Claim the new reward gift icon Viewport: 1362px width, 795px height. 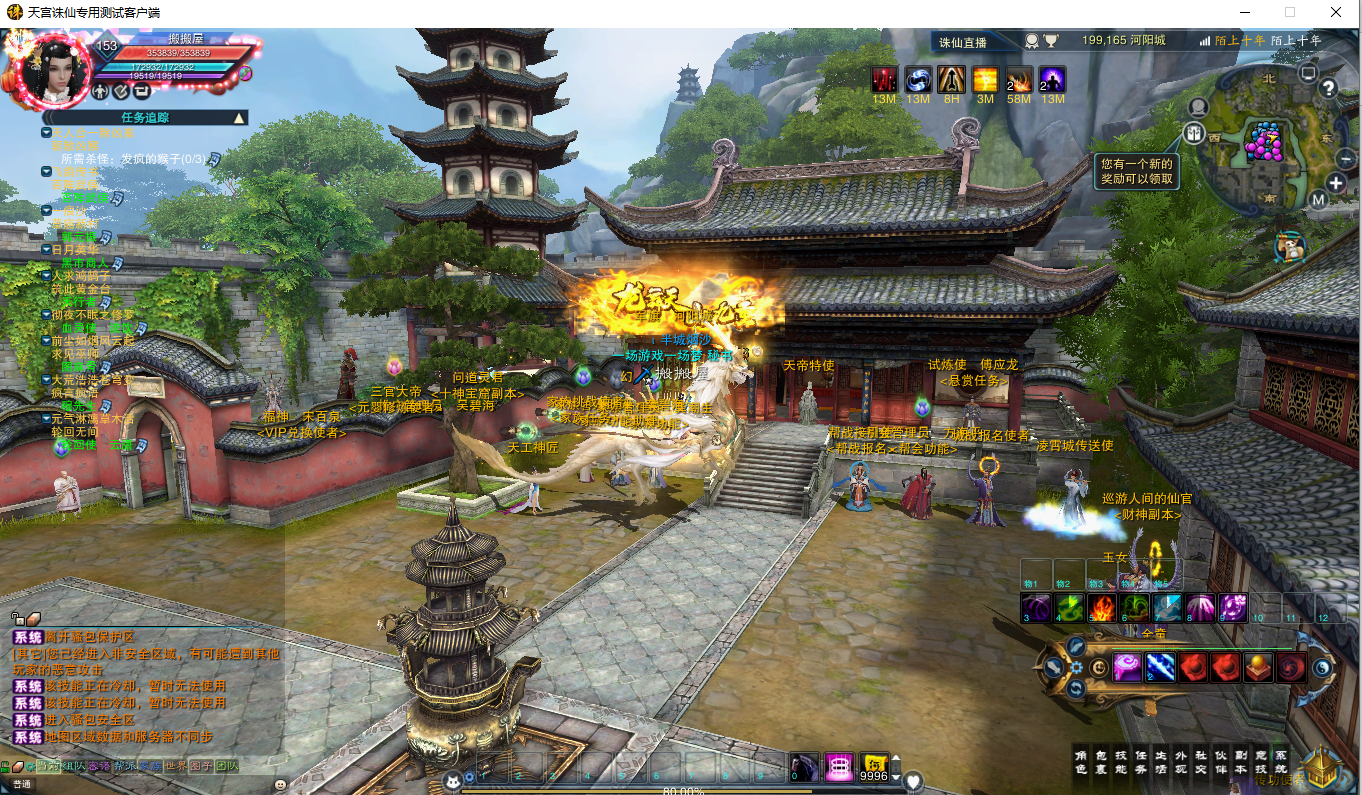[1288, 247]
